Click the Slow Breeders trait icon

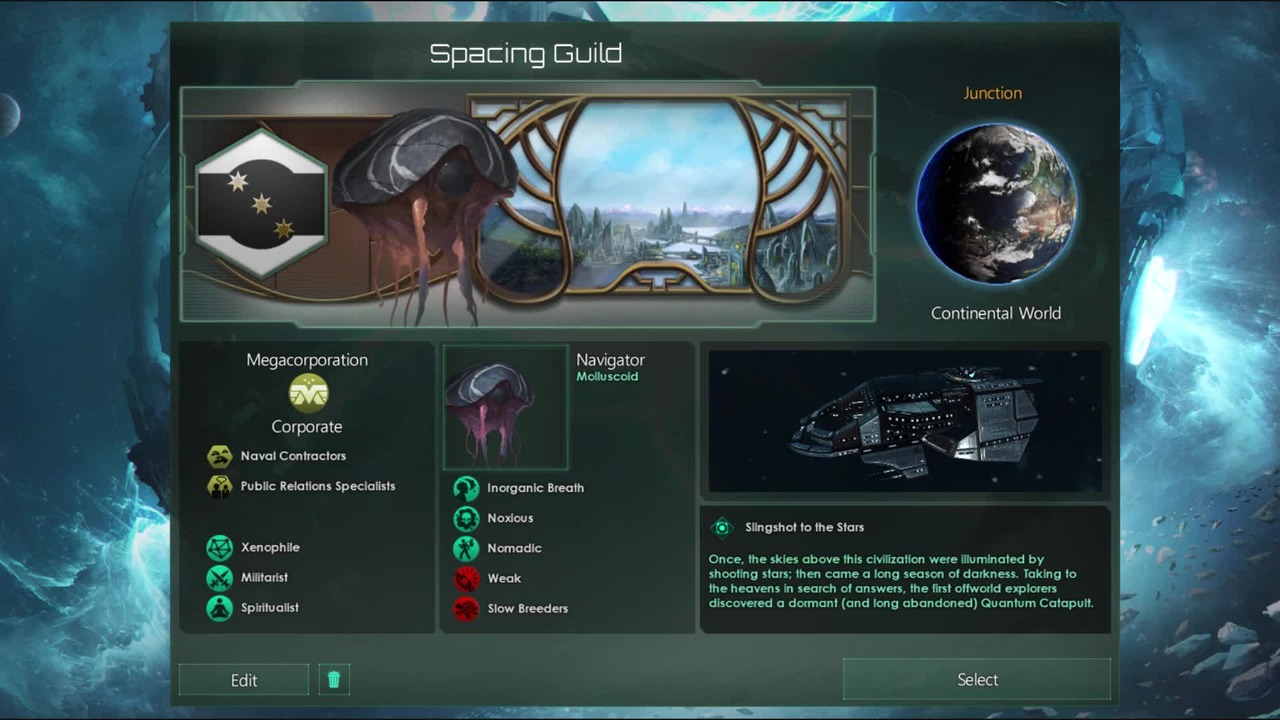466,608
